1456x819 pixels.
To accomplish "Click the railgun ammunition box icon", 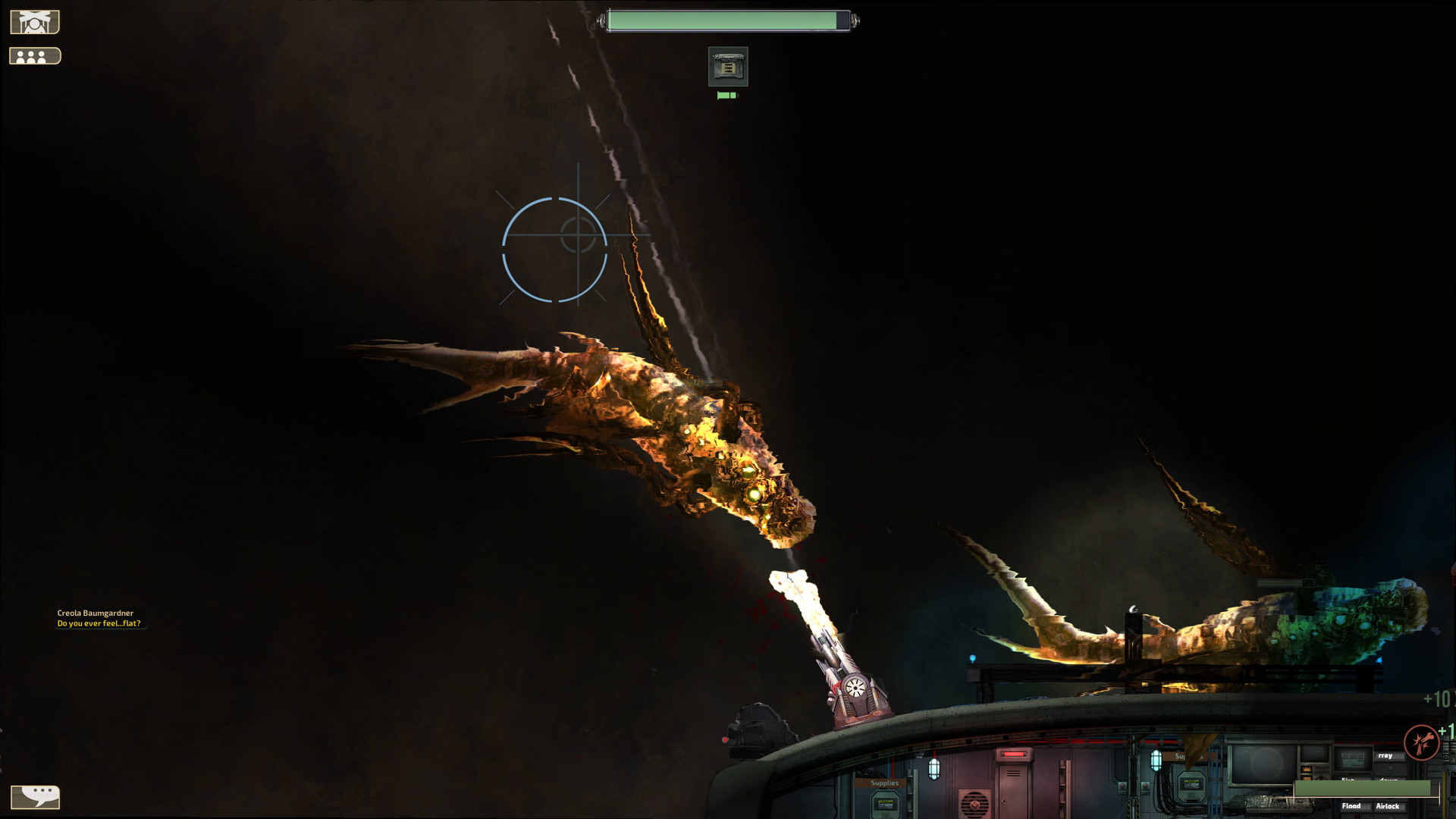I will (x=727, y=66).
